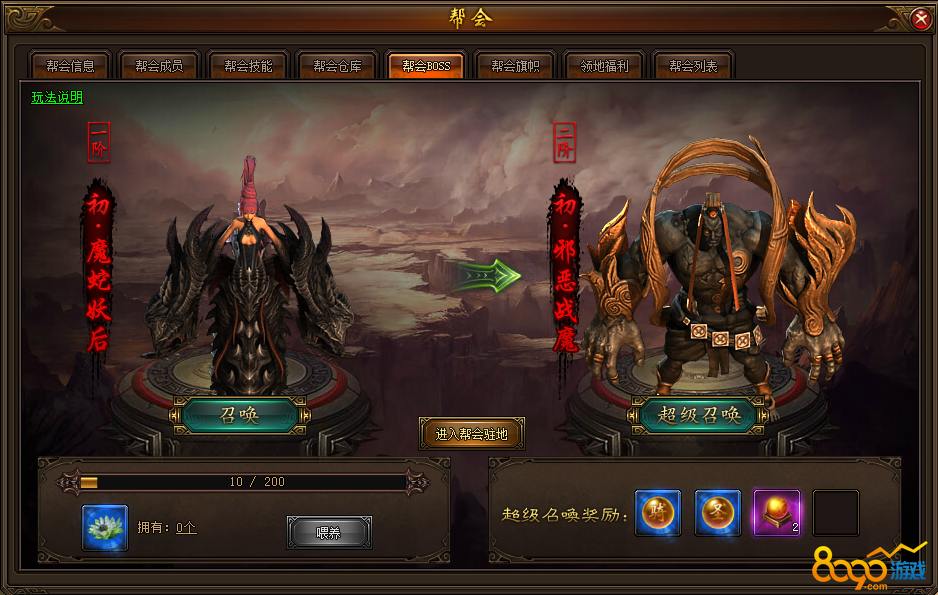938x595 pixels.
Task: Switch to the 帮会信息 tab
Action: 70,67
